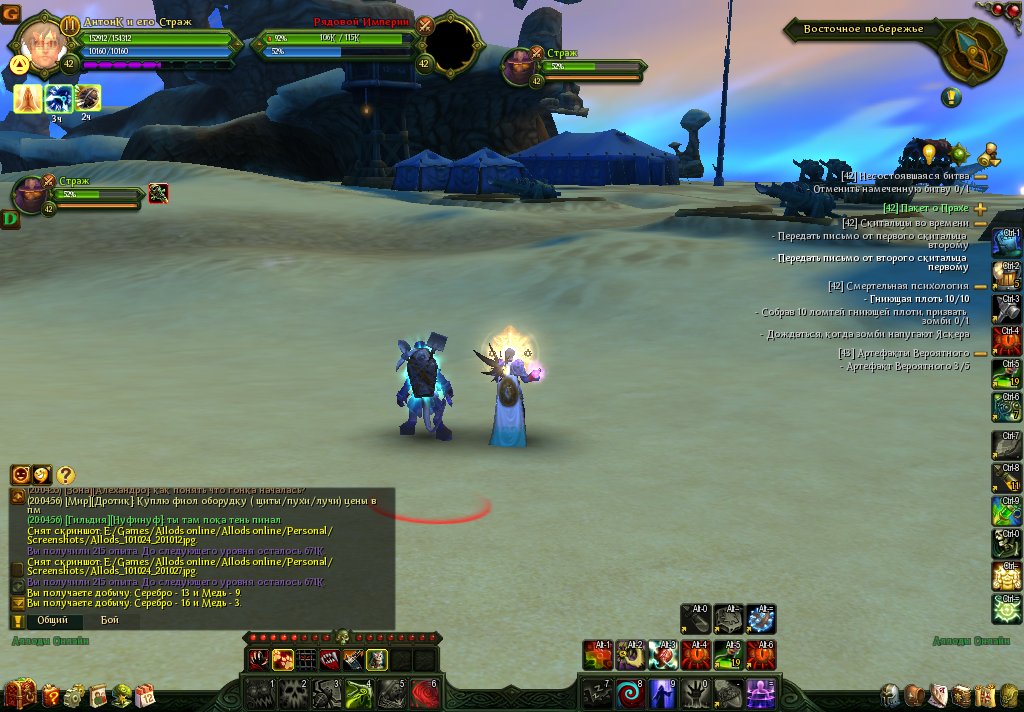Collapse the «Смертельная психология» quest
This screenshot has height=712, width=1024.
(x=980, y=286)
